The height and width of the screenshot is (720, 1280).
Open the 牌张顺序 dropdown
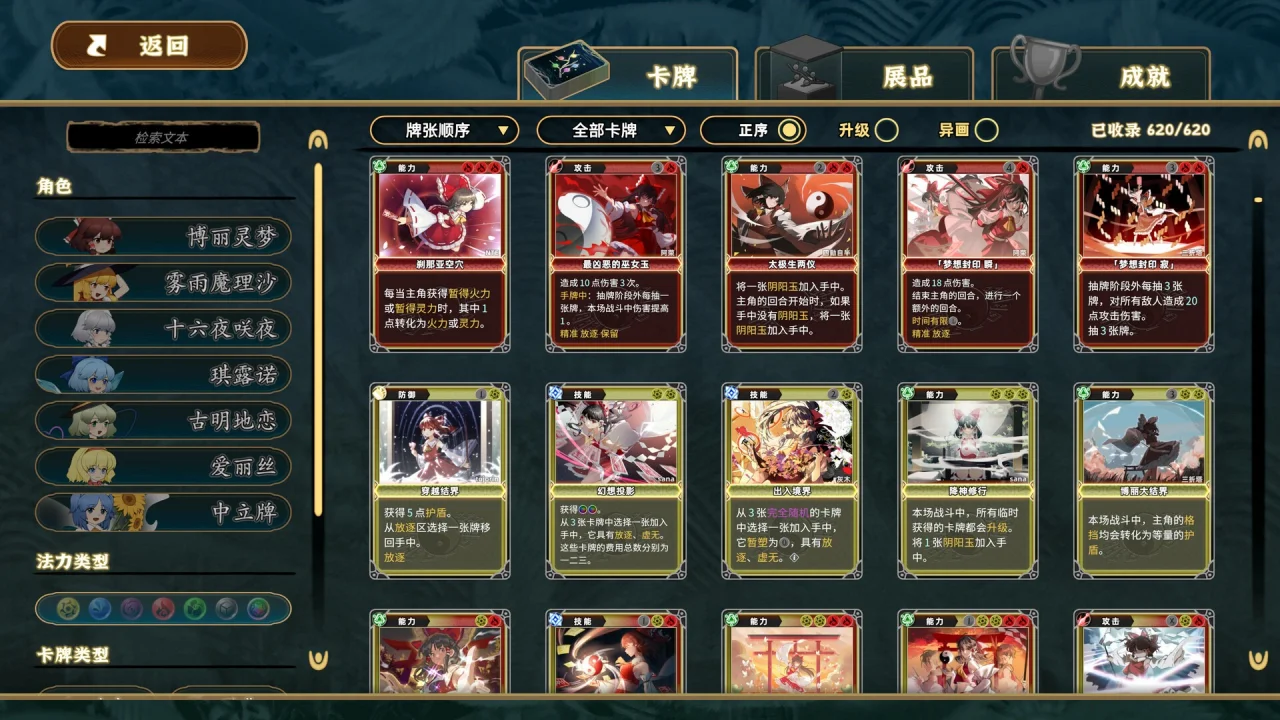tap(444, 130)
